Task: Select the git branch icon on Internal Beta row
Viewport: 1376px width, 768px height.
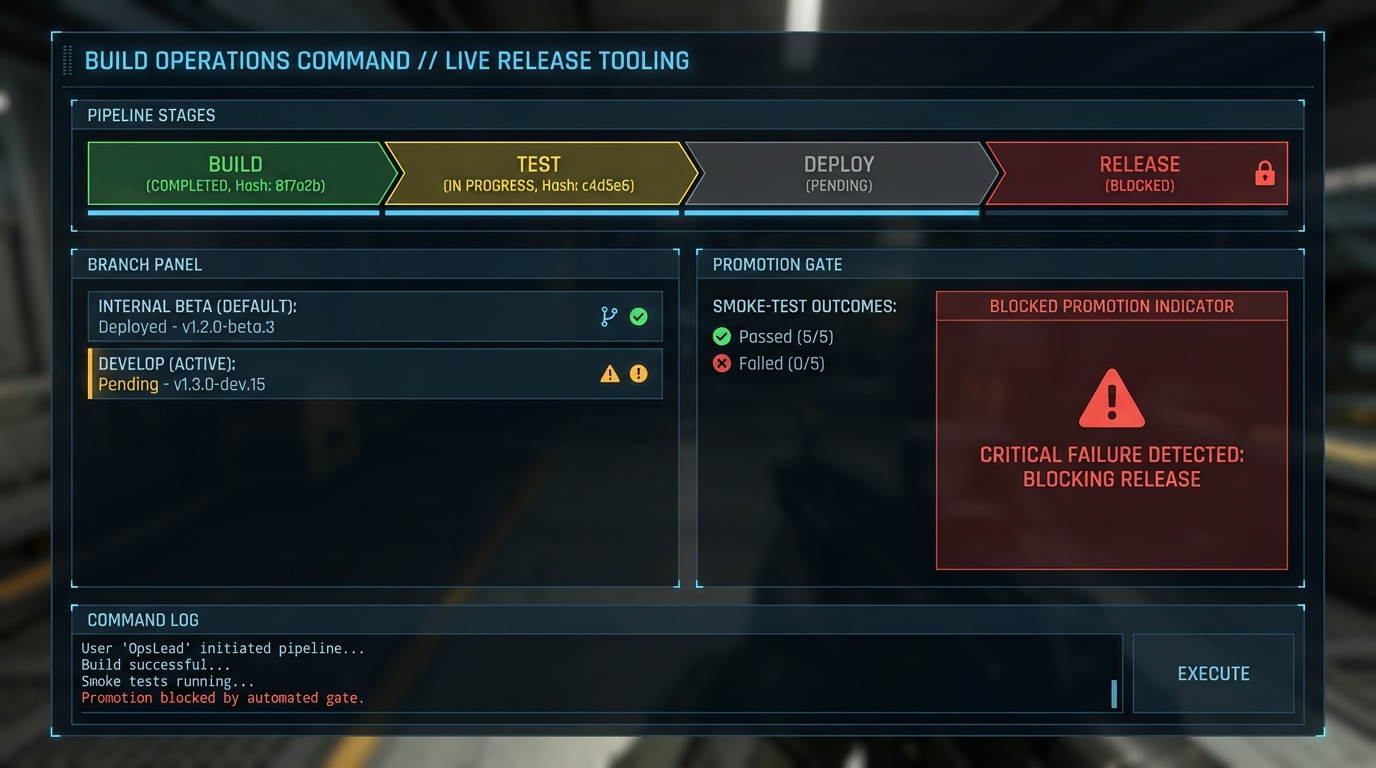Action: pos(611,316)
